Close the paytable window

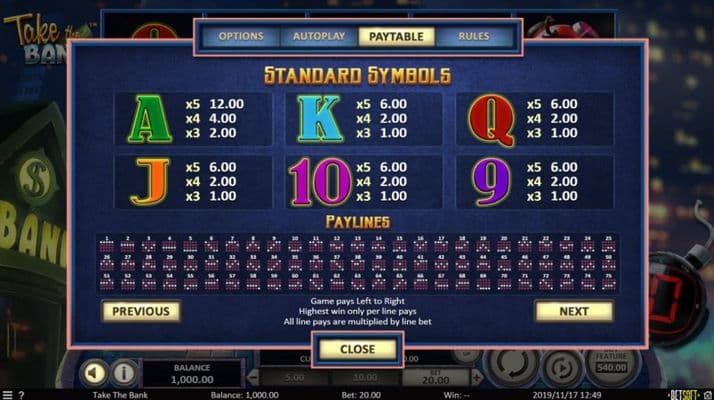[x=357, y=349]
